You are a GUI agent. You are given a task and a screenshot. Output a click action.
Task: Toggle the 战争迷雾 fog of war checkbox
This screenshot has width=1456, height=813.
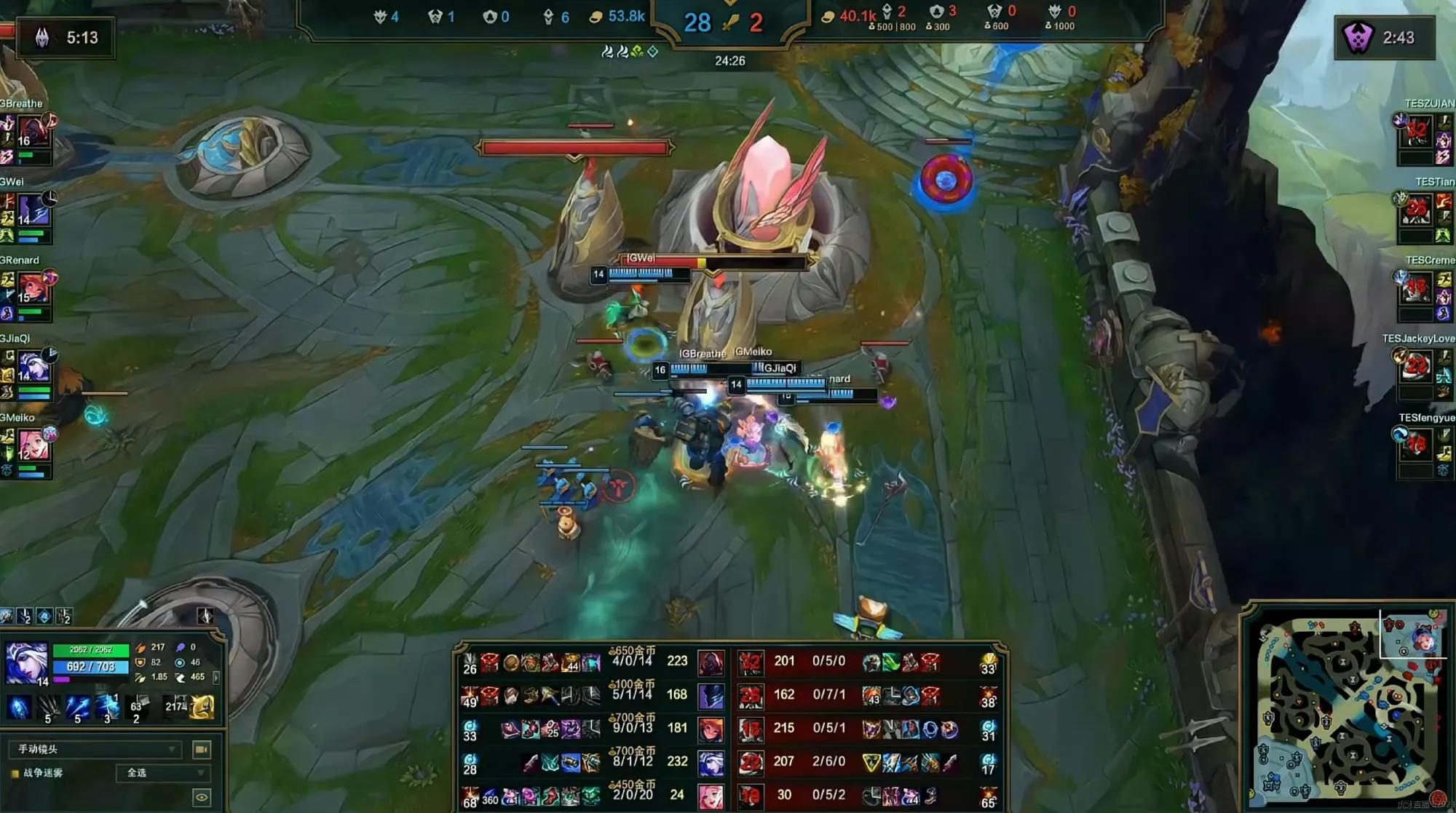point(15,773)
